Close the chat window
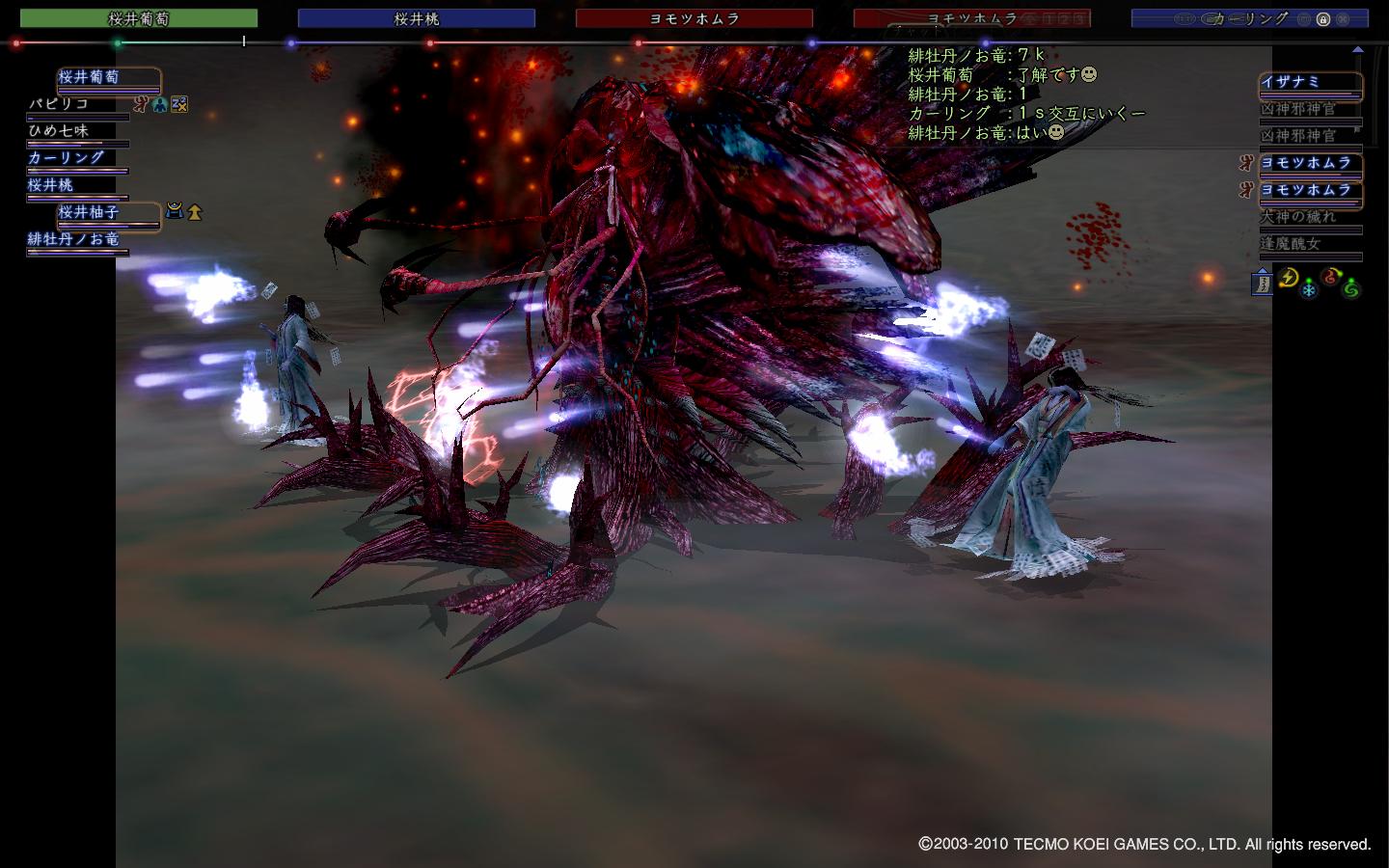 (x=1342, y=19)
